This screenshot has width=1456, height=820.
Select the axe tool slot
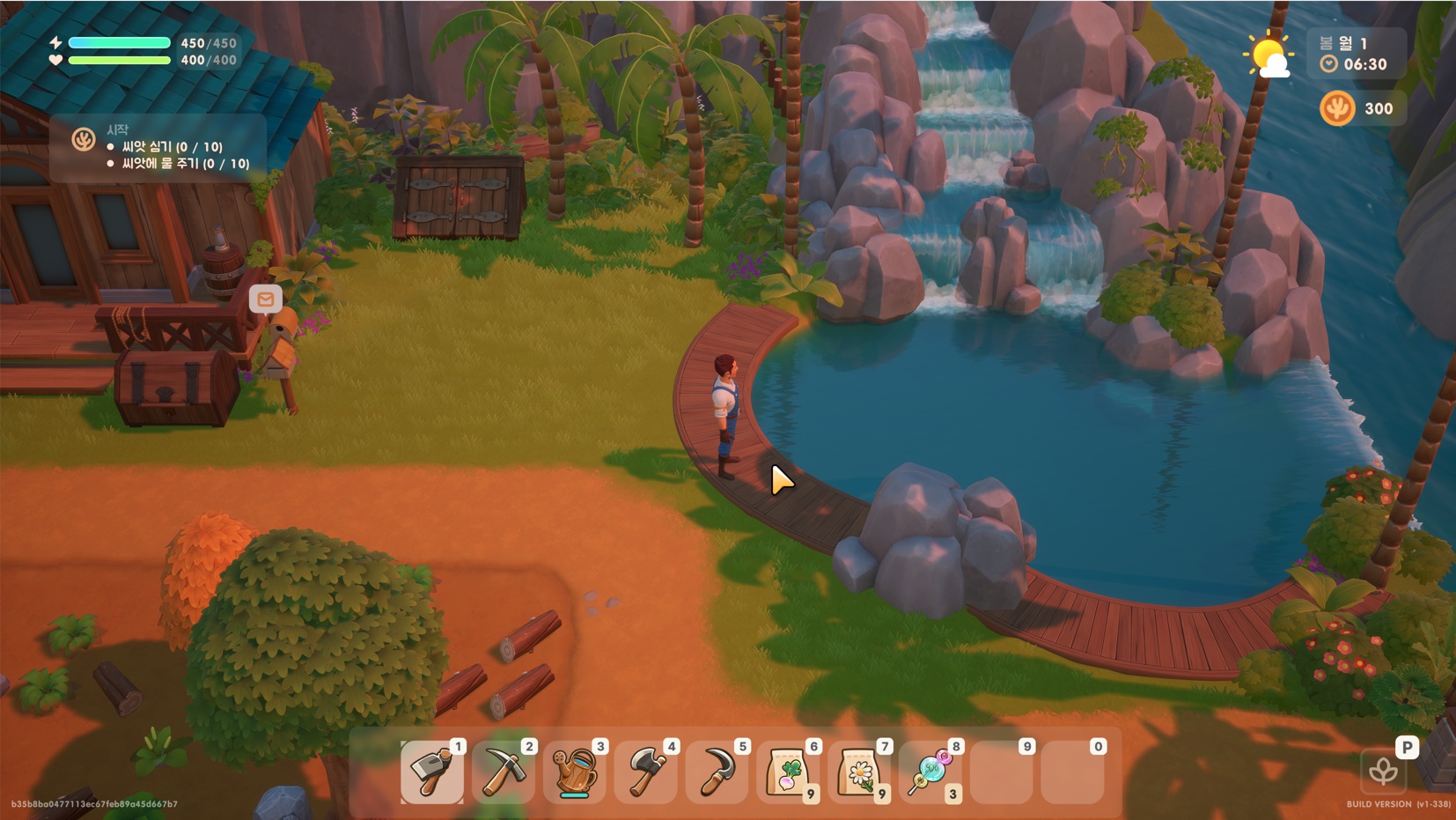[x=645, y=772]
